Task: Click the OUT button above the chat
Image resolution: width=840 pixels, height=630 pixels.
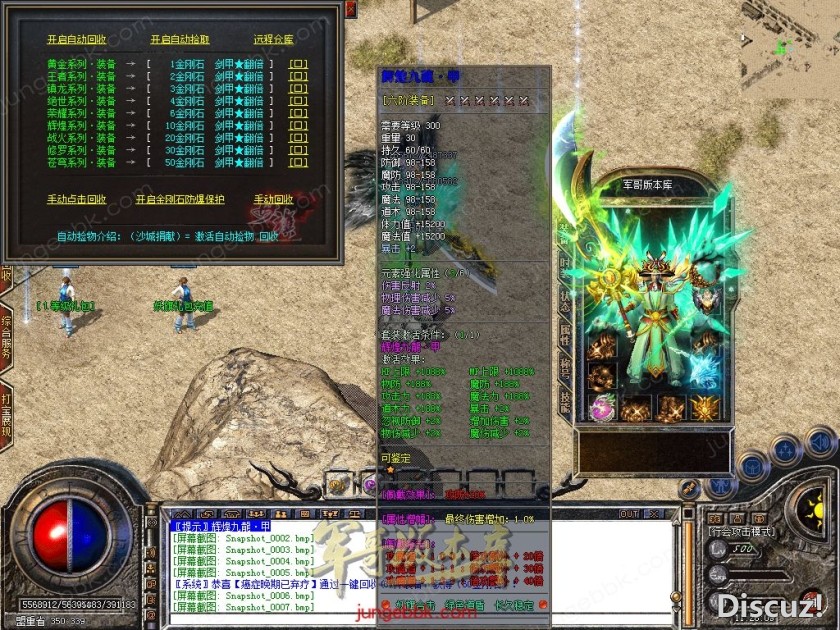Action: (628, 514)
